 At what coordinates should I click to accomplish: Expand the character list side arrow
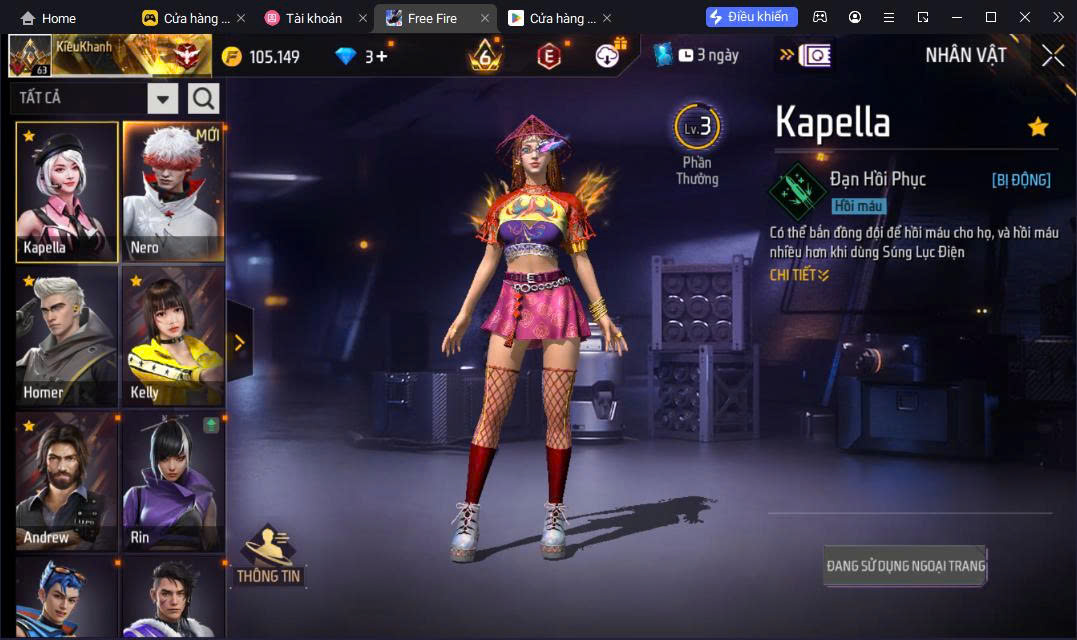click(239, 343)
